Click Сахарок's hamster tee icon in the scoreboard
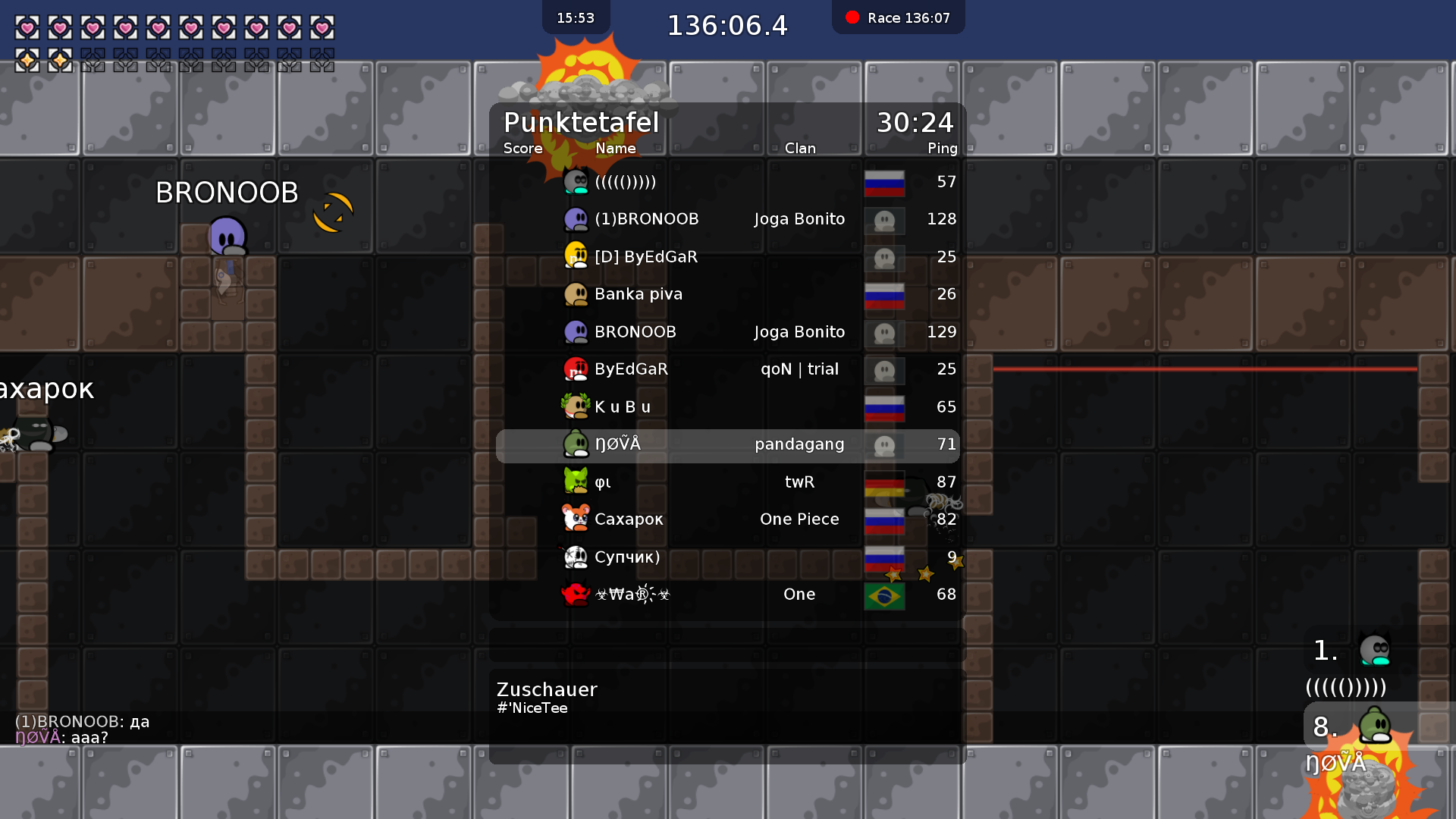The image size is (1456, 819). pos(577,519)
